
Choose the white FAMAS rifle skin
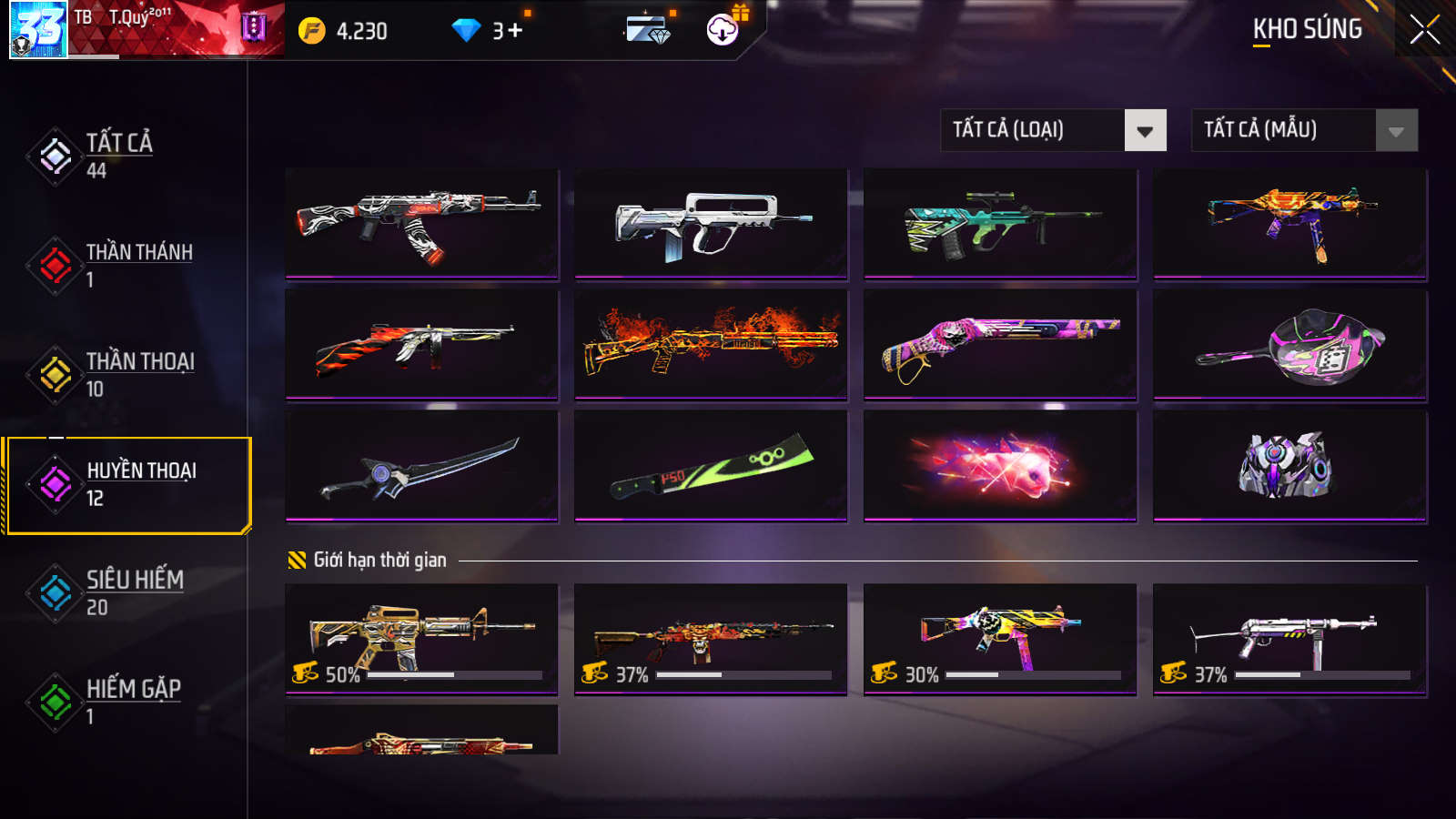click(x=711, y=223)
